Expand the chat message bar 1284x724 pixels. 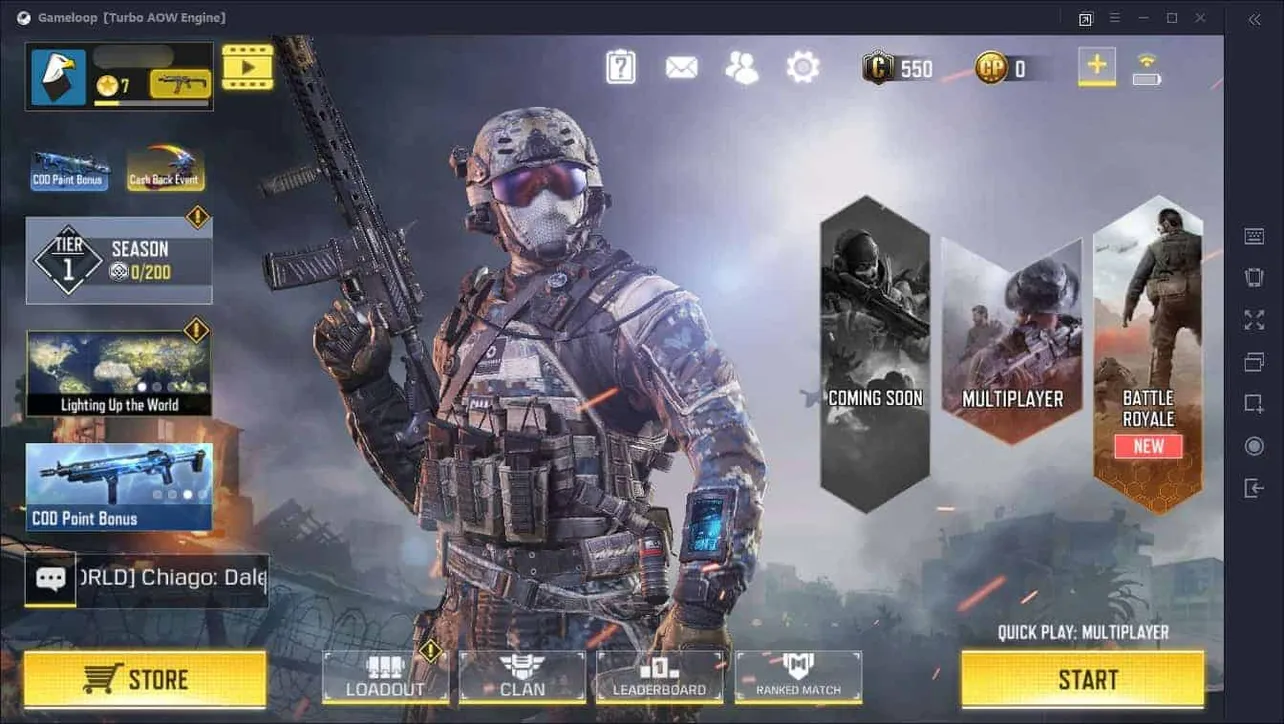[49, 579]
